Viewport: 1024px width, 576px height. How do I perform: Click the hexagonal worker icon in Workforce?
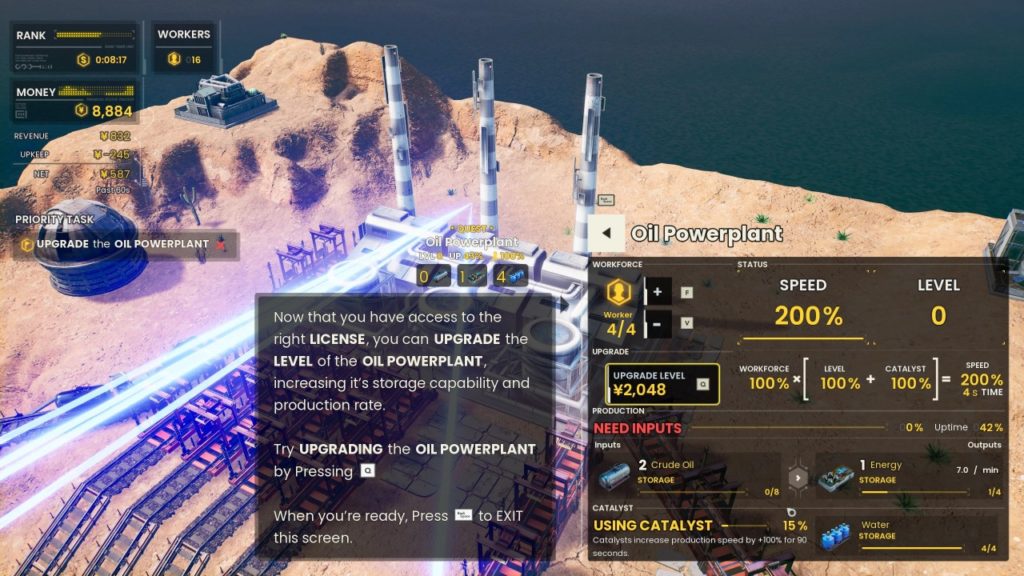[x=619, y=292]
